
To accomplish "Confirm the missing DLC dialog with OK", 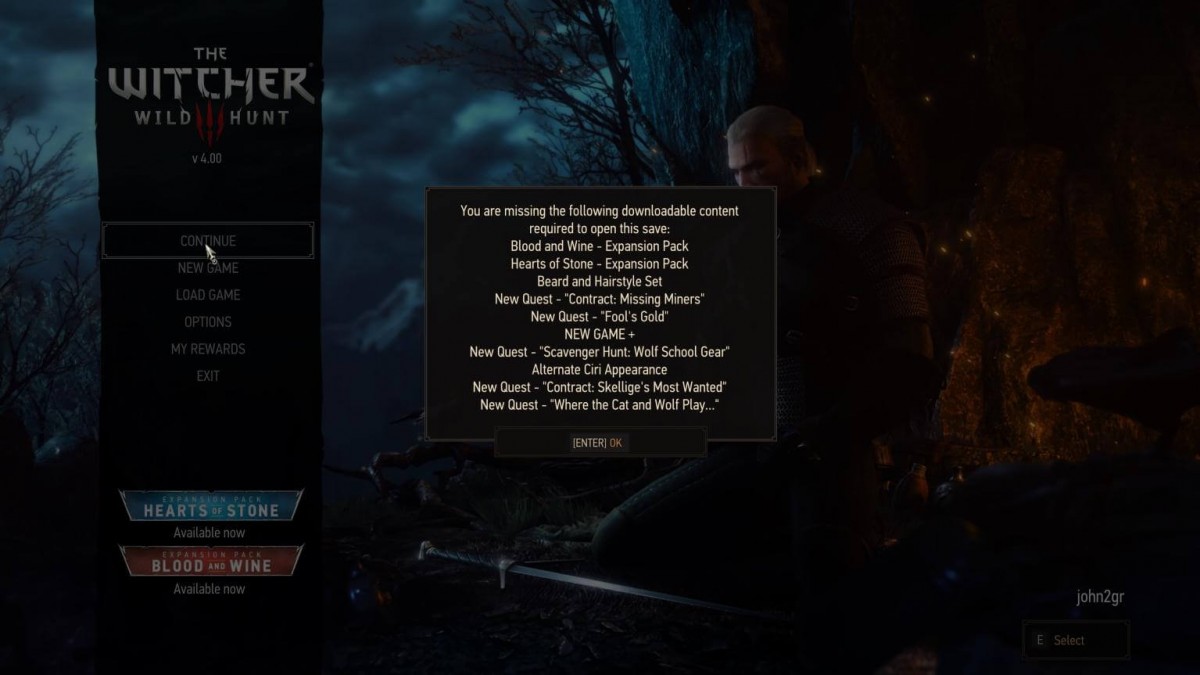I will (599, 443).
